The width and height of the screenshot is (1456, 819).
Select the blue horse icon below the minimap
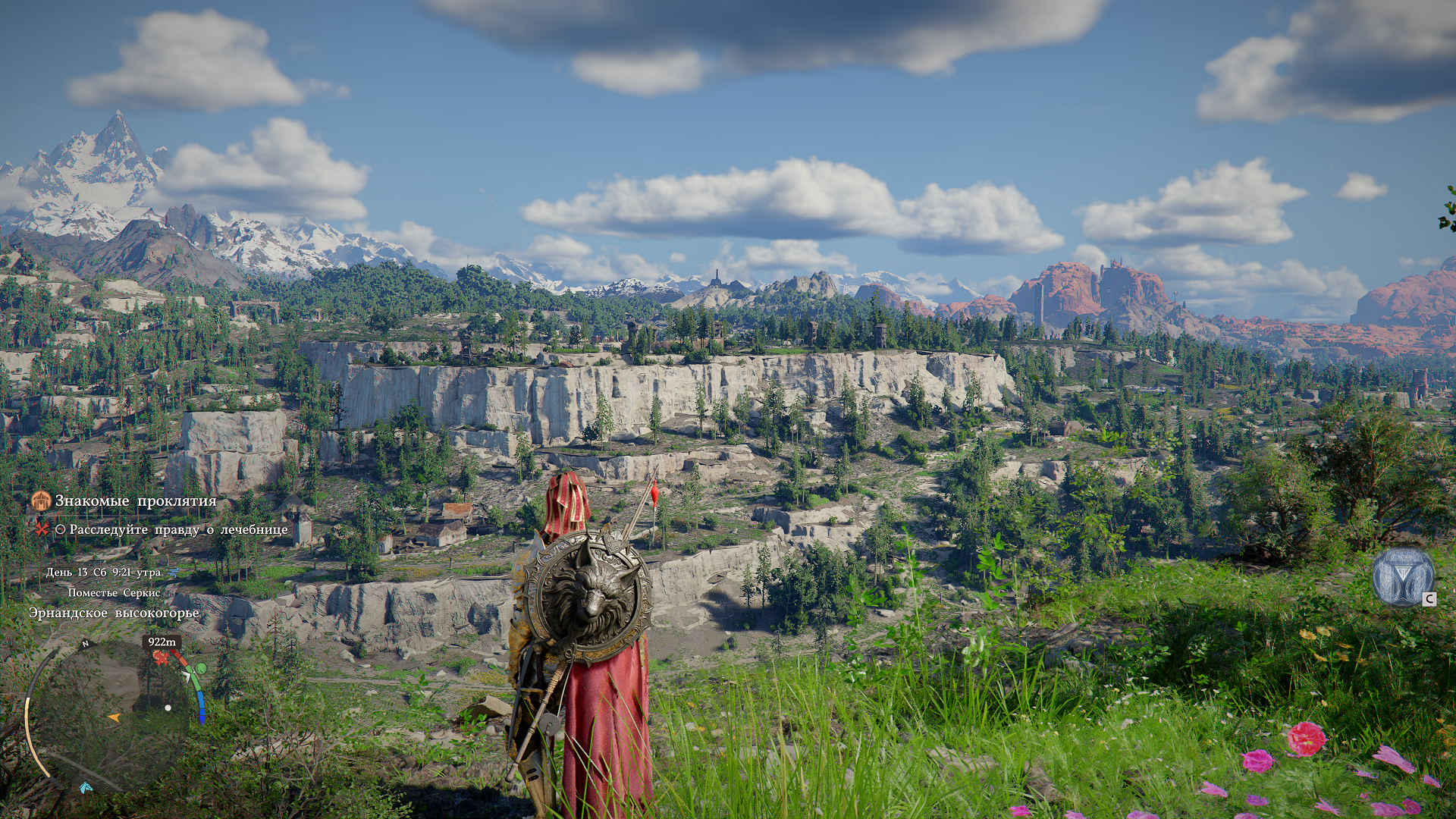coord(86,787)
